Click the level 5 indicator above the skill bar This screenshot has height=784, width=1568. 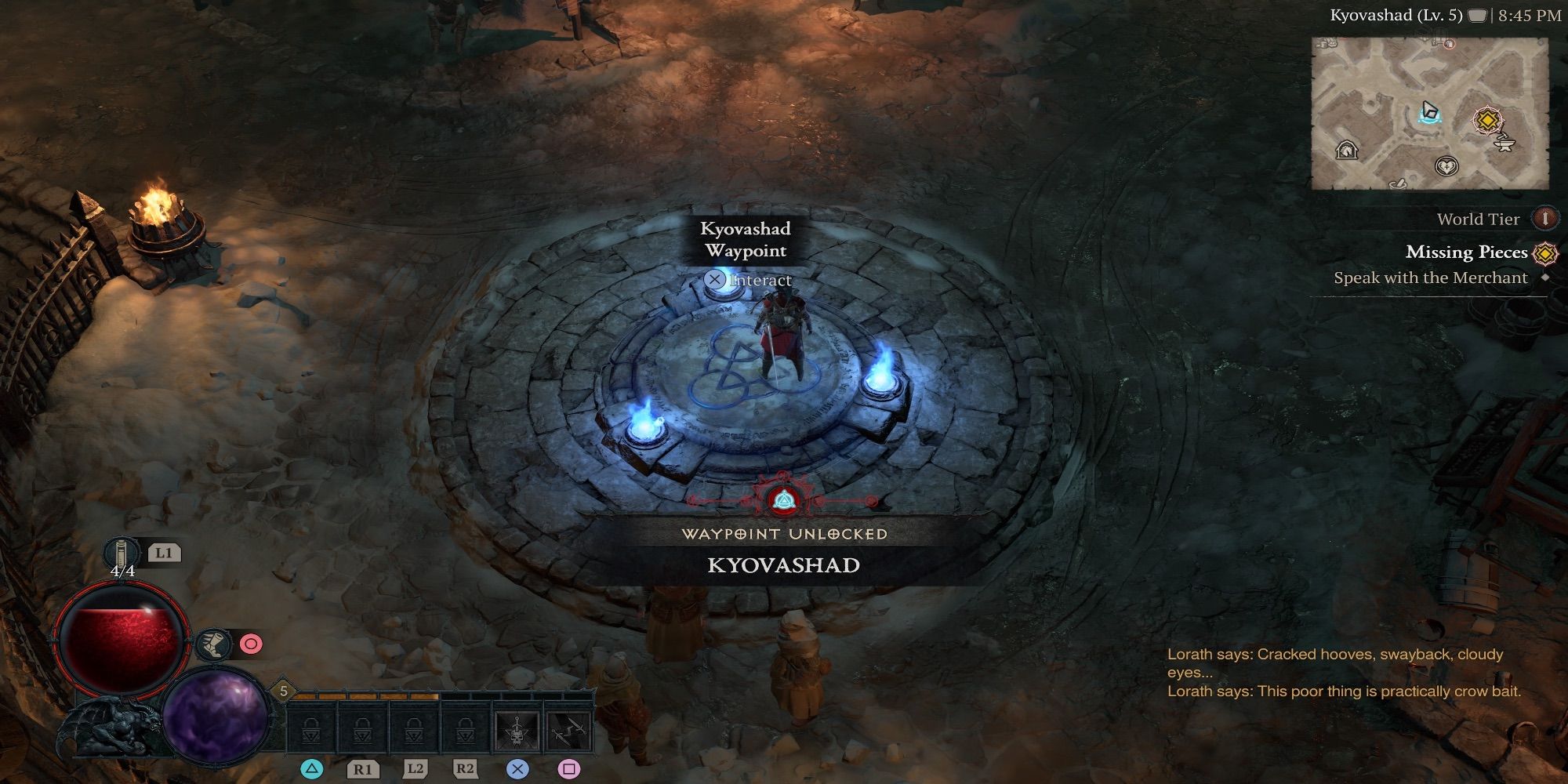tap(283, 691)
